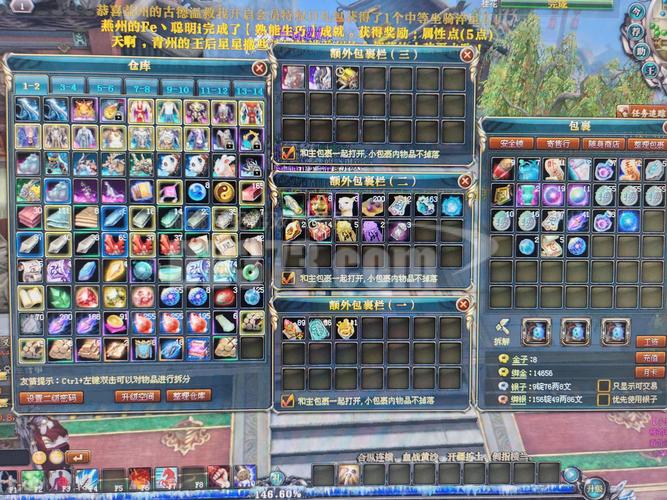The image size is (667, 500).
Task: Close the 仓库 warehouse window
Action: (259, 69)
